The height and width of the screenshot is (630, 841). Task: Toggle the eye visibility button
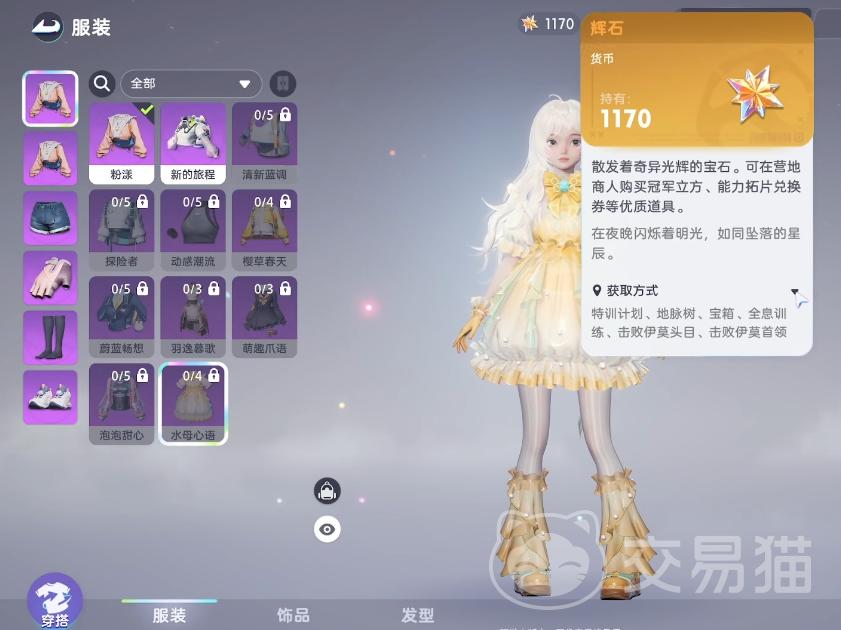327,529
